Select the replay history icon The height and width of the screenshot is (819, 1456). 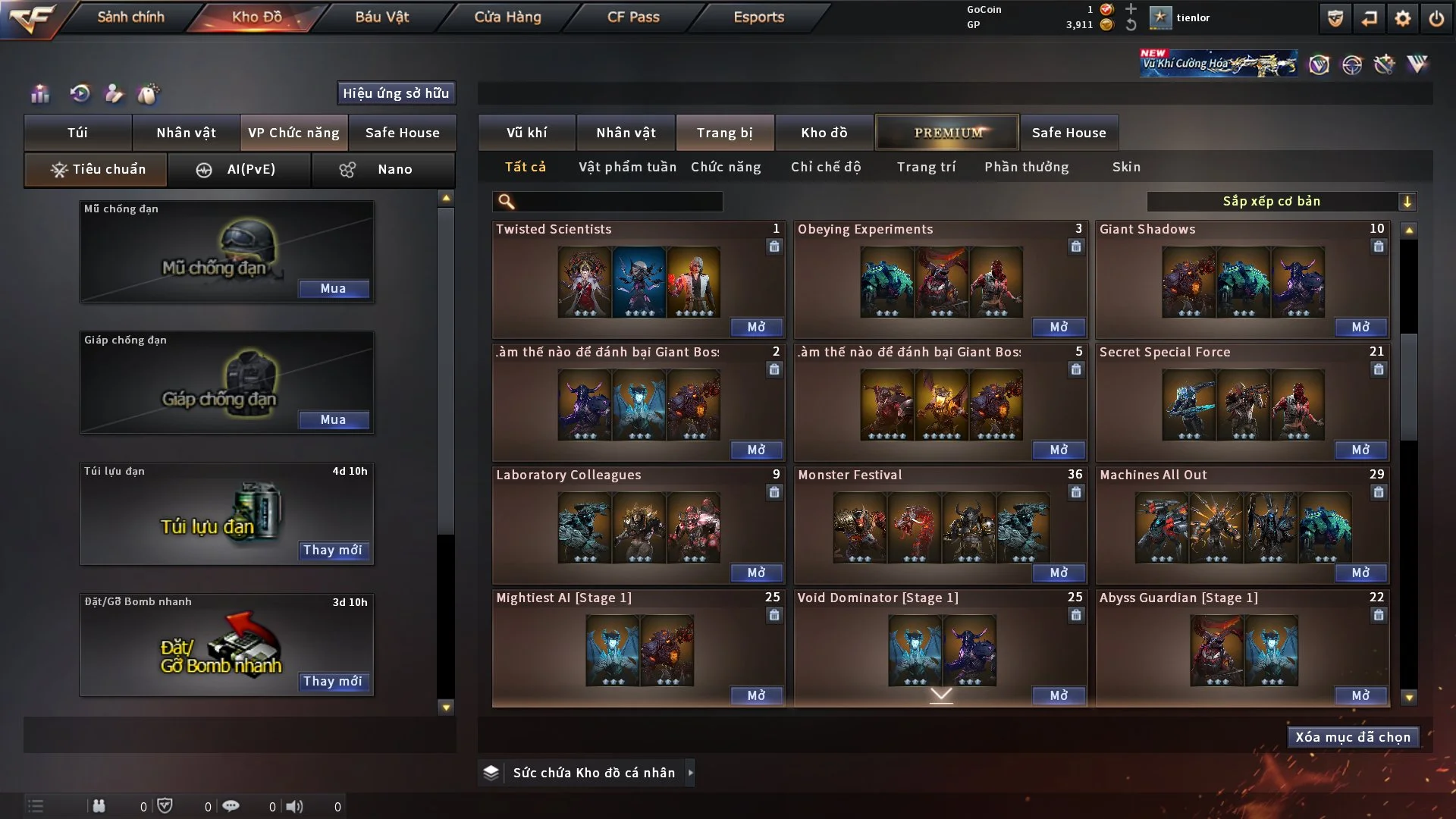(78, 93)
